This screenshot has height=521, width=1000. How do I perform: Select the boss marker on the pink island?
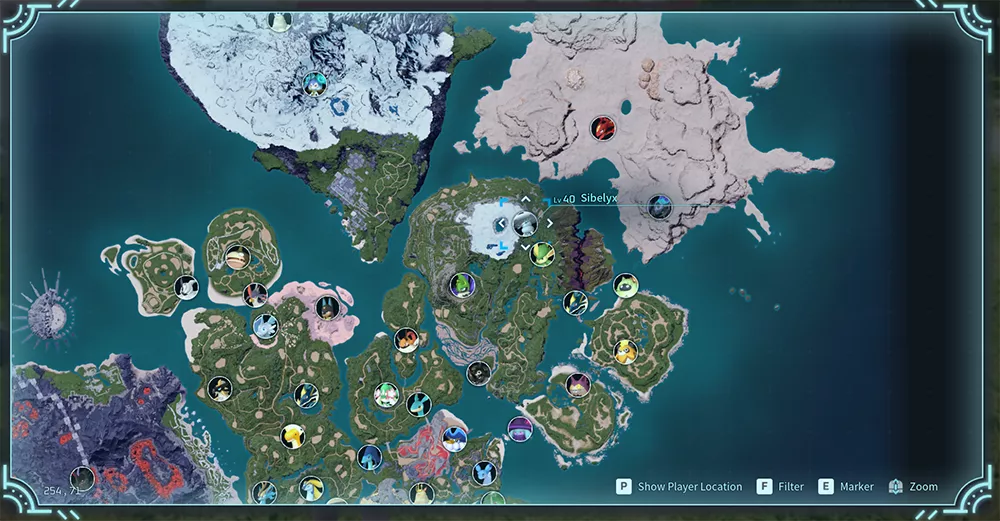[325, 307]
